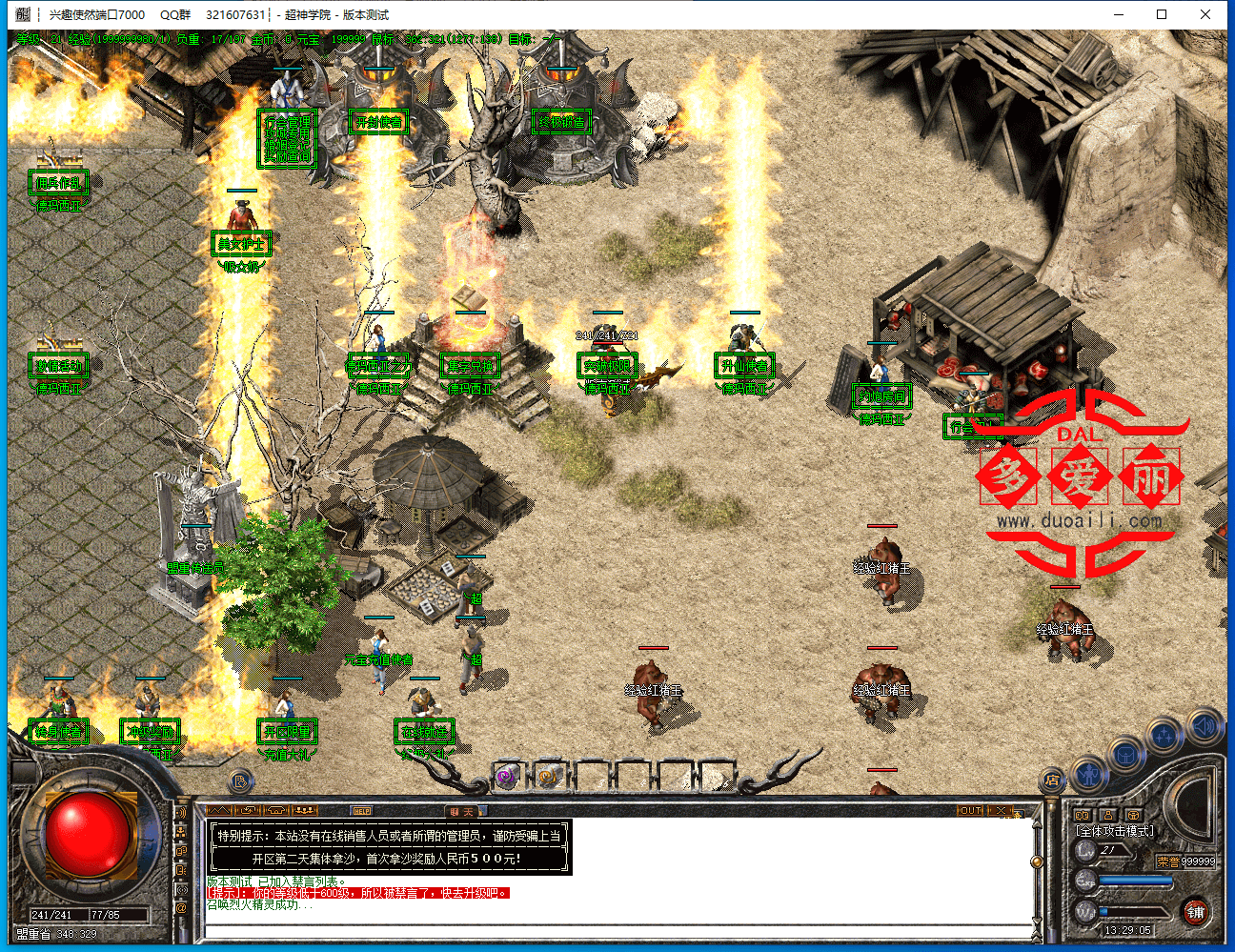
Task: Click the X exit button beside OUT
Action: pos(1001,811)
